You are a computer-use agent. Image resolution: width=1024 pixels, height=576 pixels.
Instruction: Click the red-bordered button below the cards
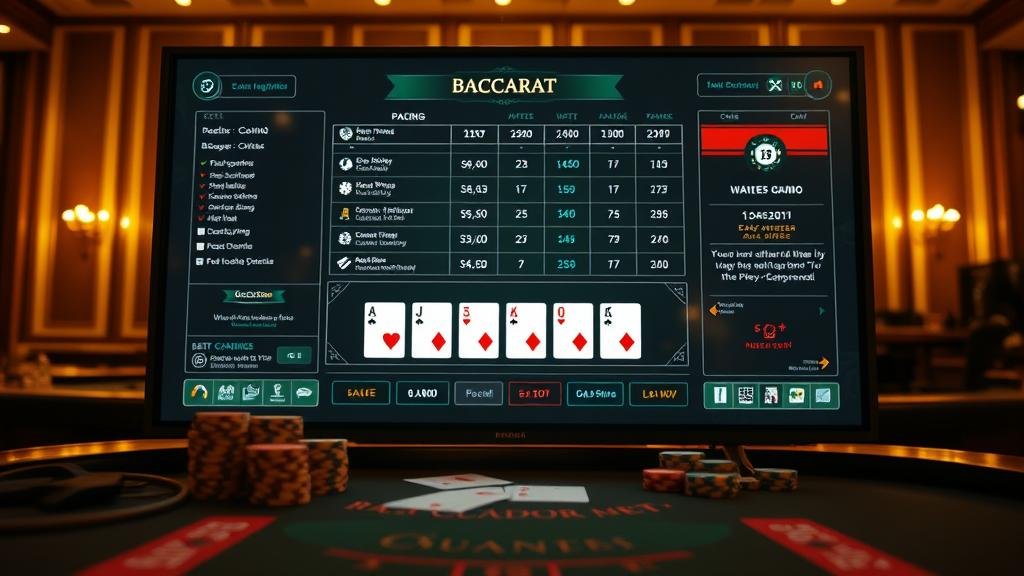534,393
